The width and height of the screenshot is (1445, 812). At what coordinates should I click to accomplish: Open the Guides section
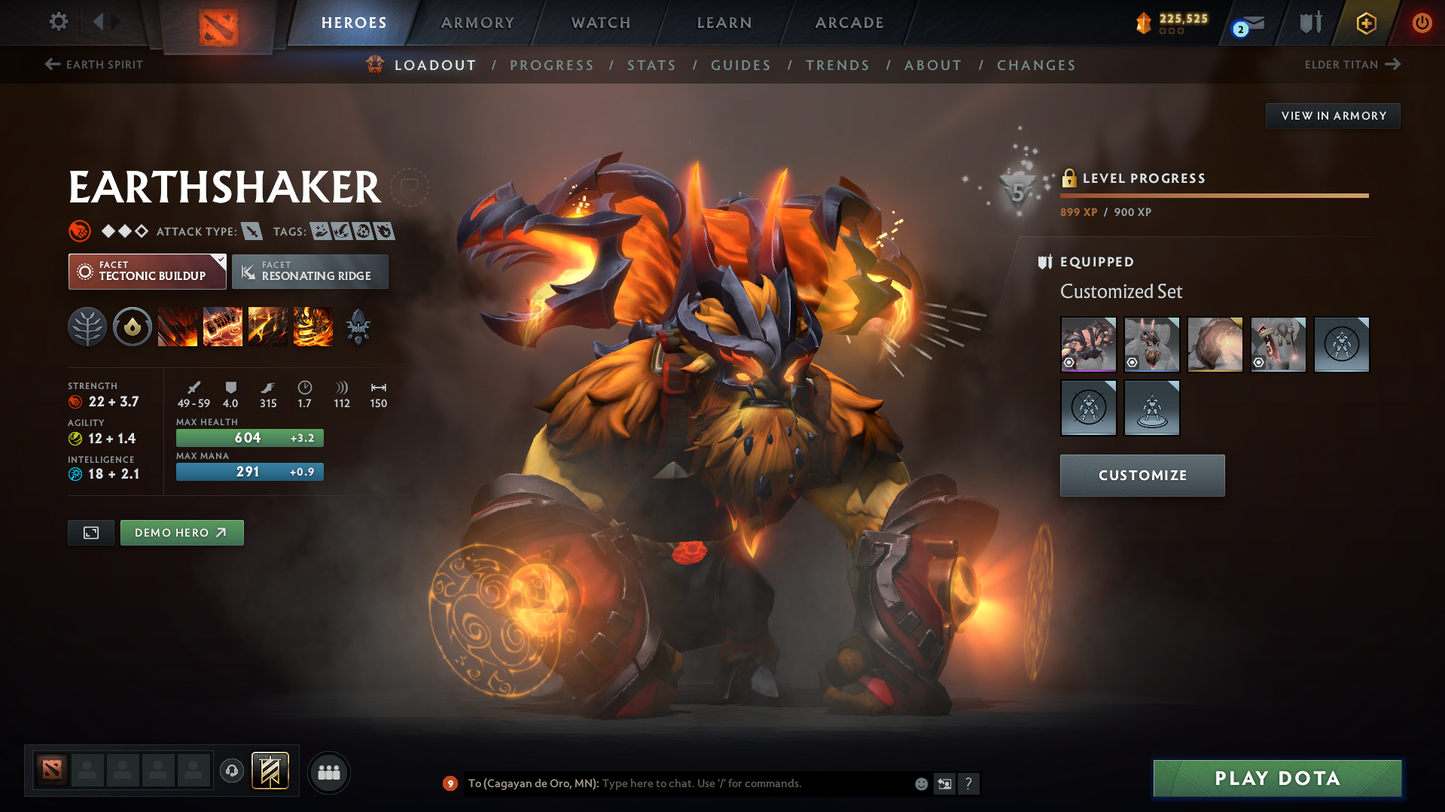[x=740, y=65]
